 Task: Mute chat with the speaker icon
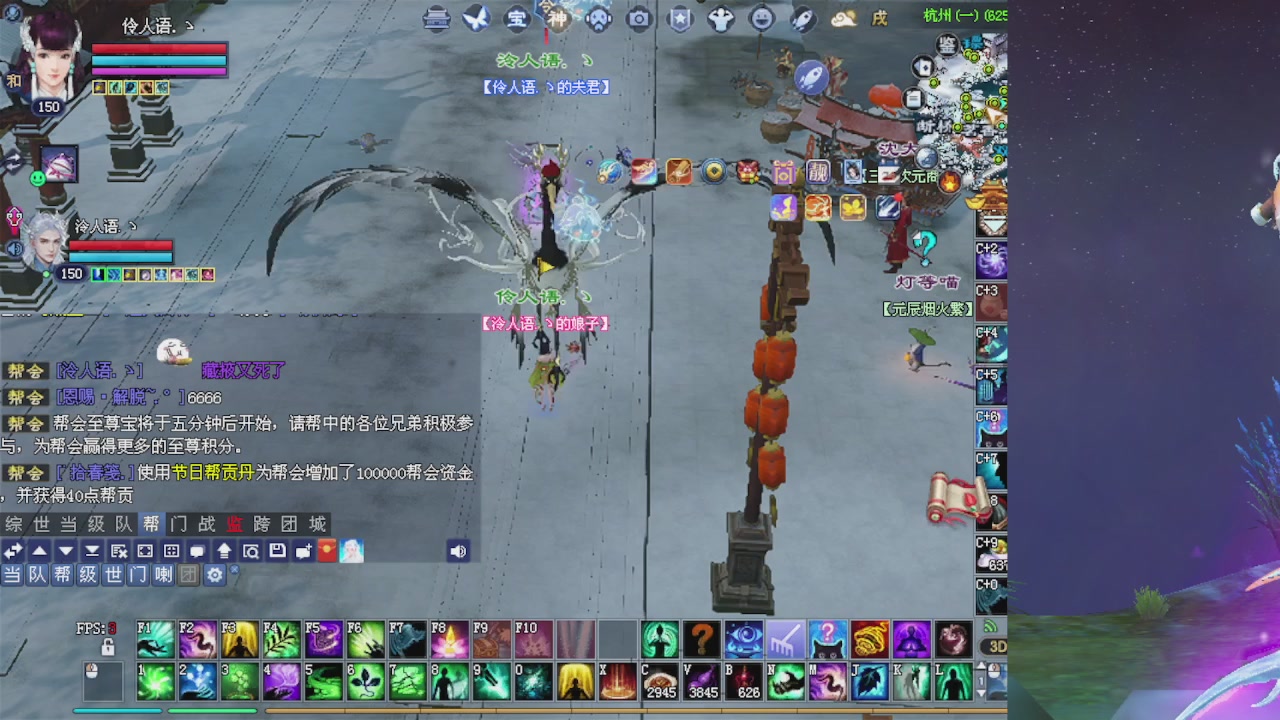pyautogui.click(x=457, y=551)
